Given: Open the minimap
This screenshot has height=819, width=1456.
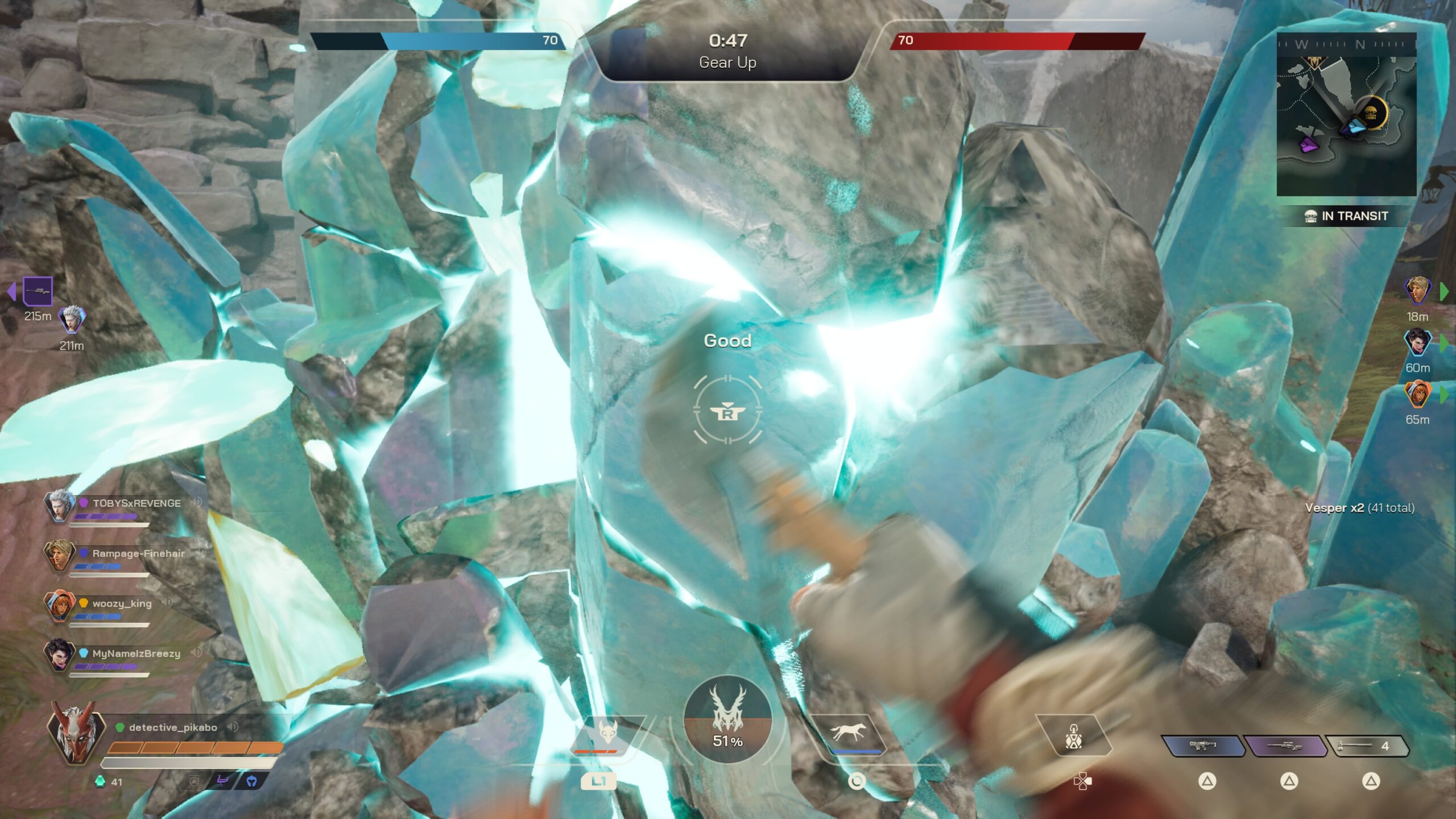Looking at the screenshot, I should (1346, 114).
